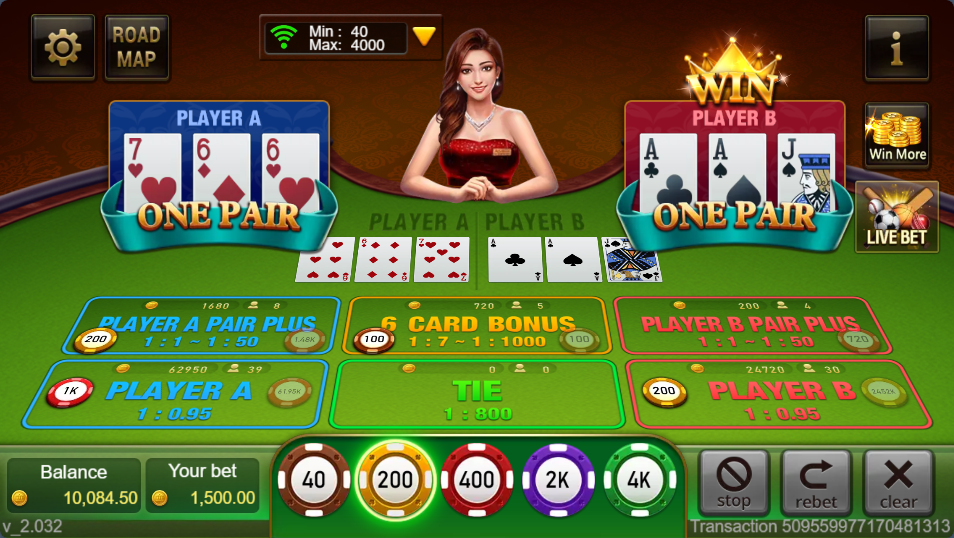954x538 pixels.
Task: Open the gear settings menu
Action: click(x=63, y=47)
